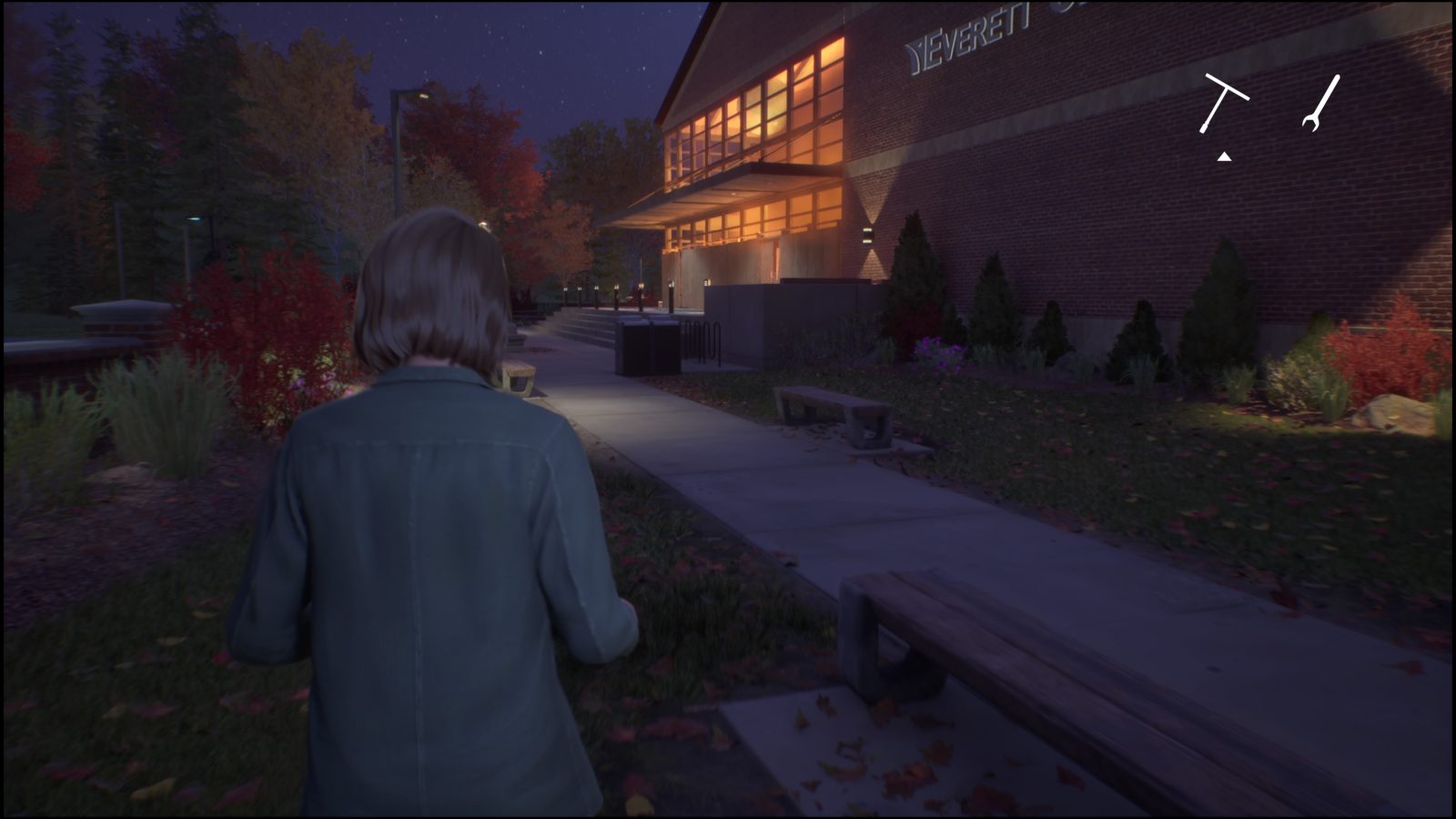Viewport: 1456px width, 819px height.
Task: Expand the HUD tool selector with the triangle arrow
Action: click(x=1223, y=157)
